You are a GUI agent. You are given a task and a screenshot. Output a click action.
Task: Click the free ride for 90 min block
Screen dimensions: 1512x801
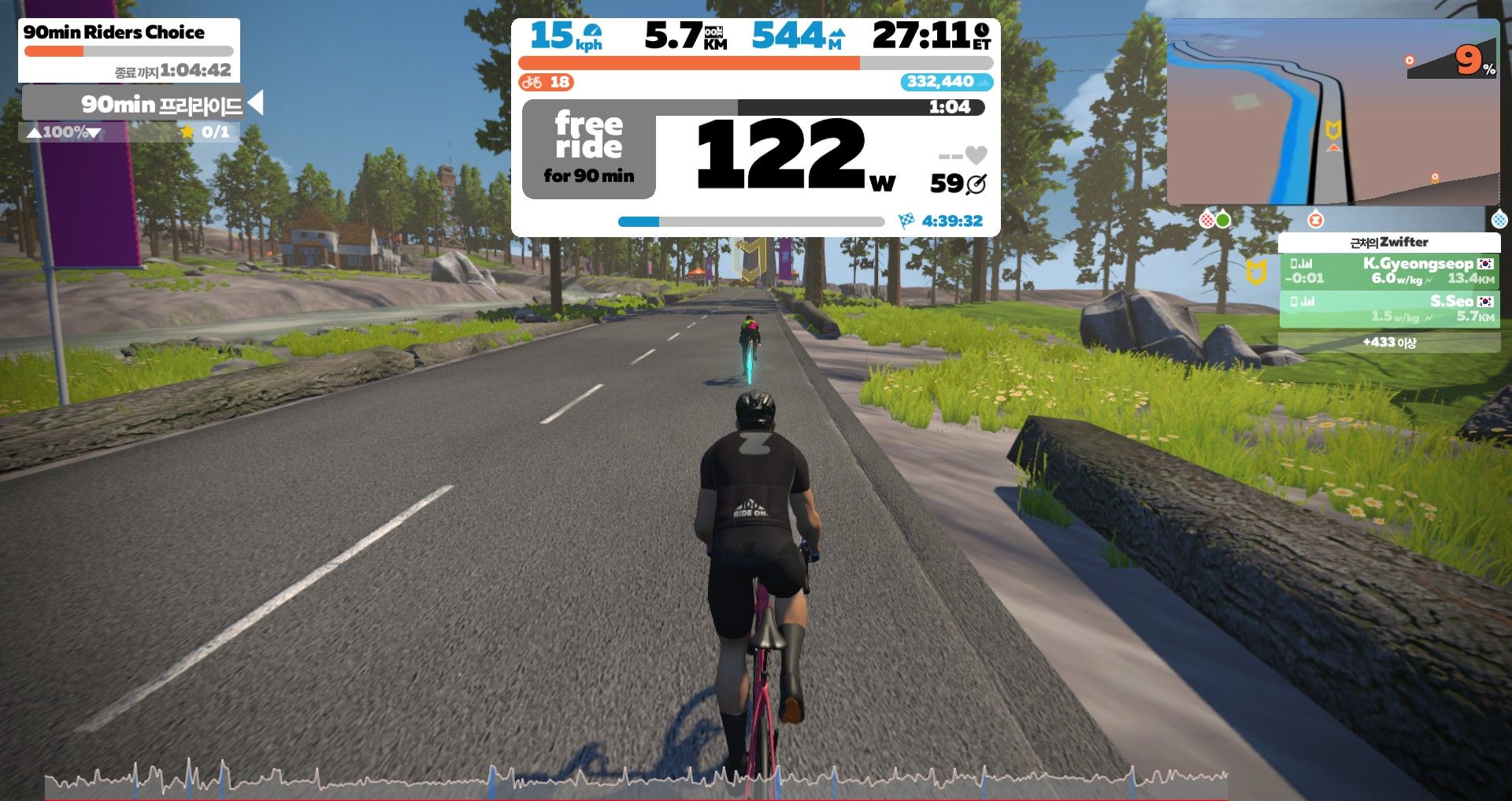588,150
